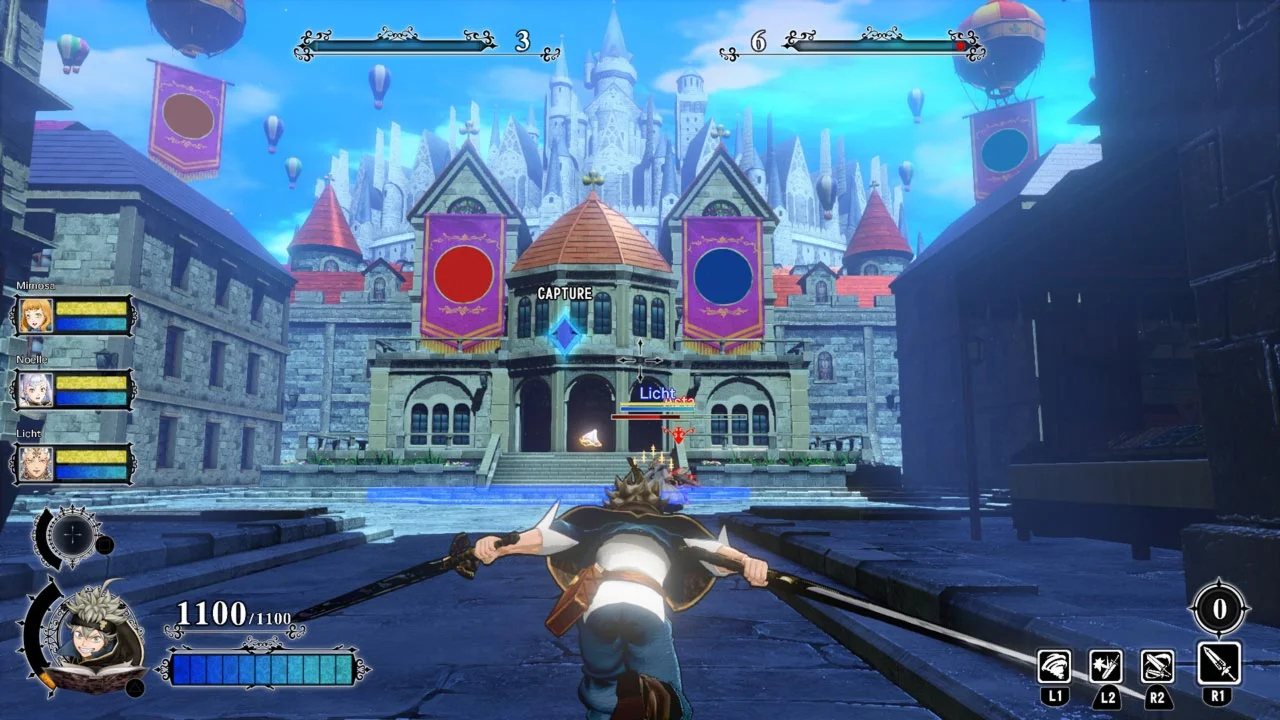Screen dimensions: 1280x720
Task: Select the crosshair lock-on dial
Action: 70,536
